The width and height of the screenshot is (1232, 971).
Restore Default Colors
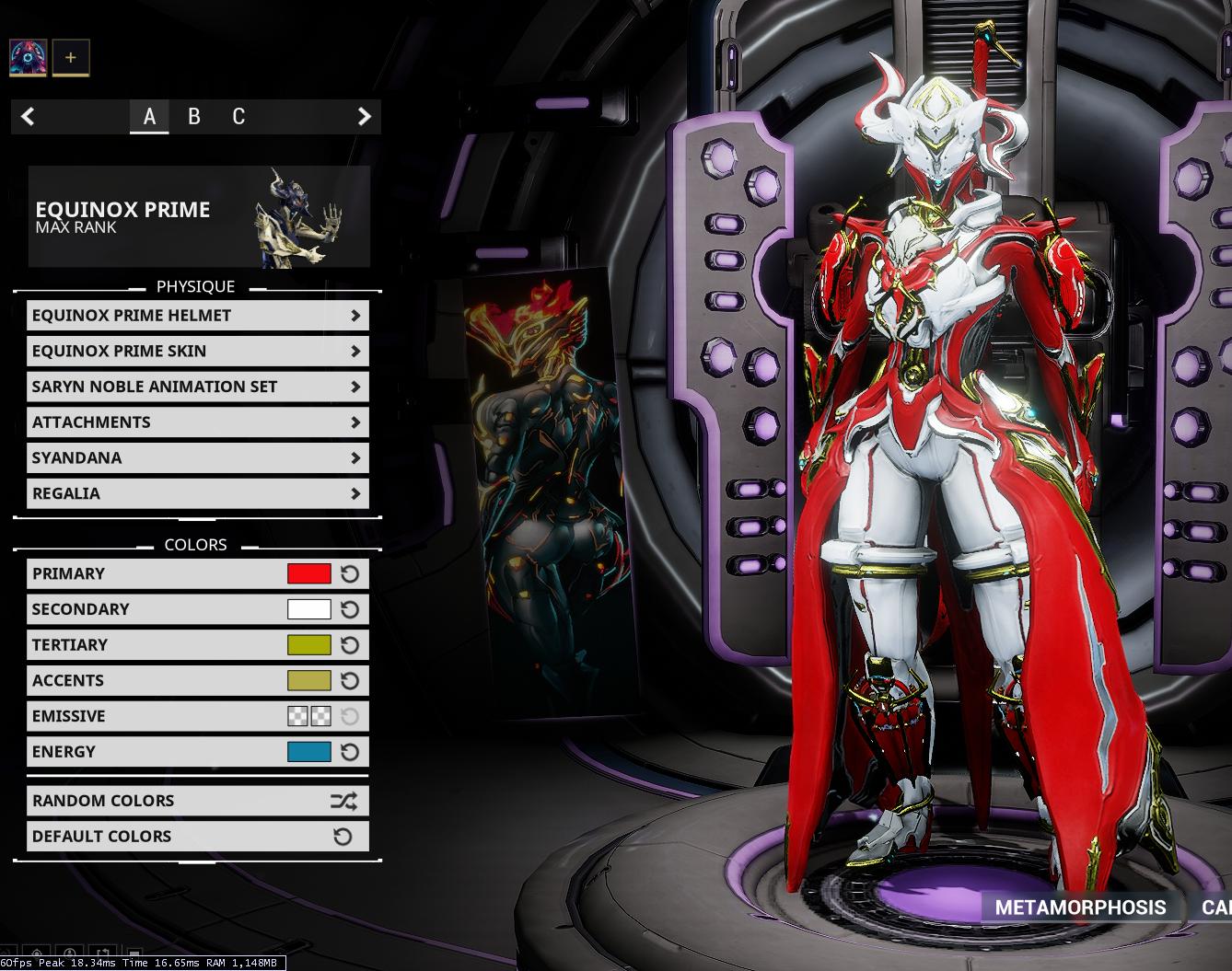(x=197, y=837)
